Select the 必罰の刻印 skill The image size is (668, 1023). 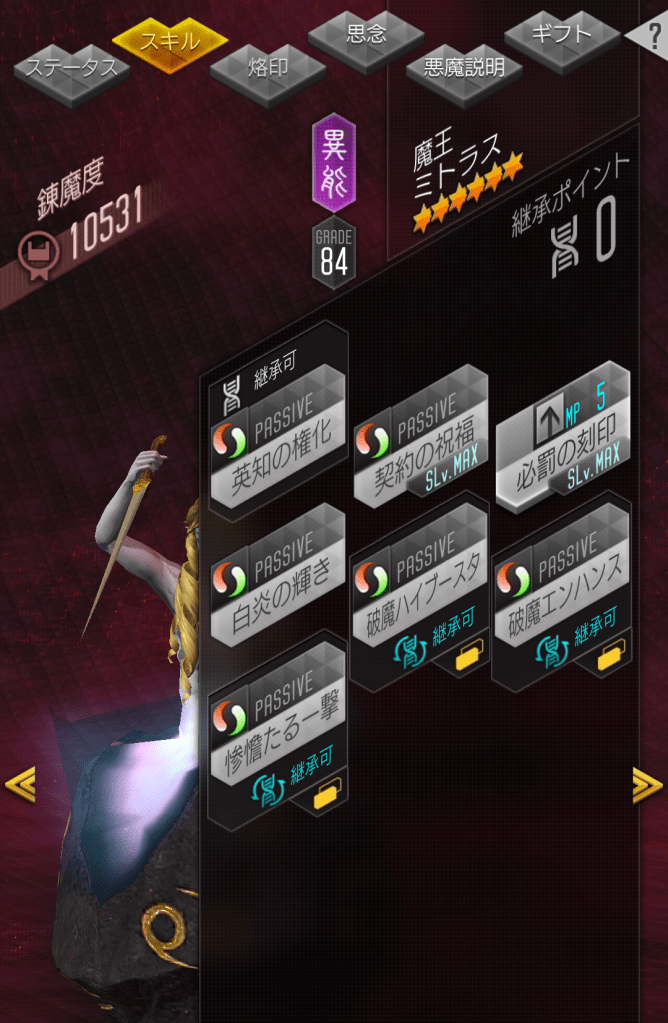click(564, 438)
